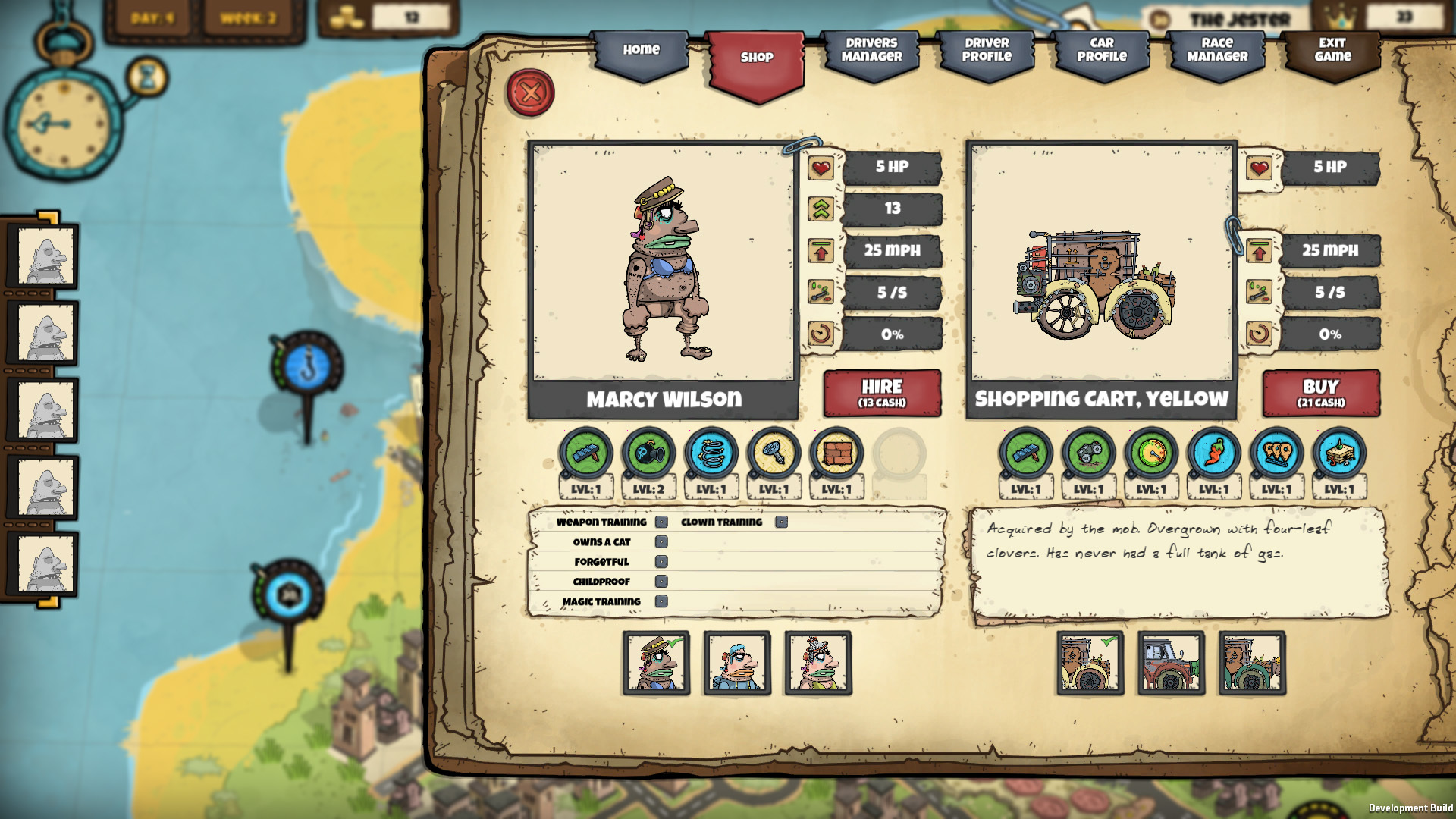This screenshot has width=1456, height=819.
Task: Toggle the Owns A Cat trait
Action: pos(663,542)
